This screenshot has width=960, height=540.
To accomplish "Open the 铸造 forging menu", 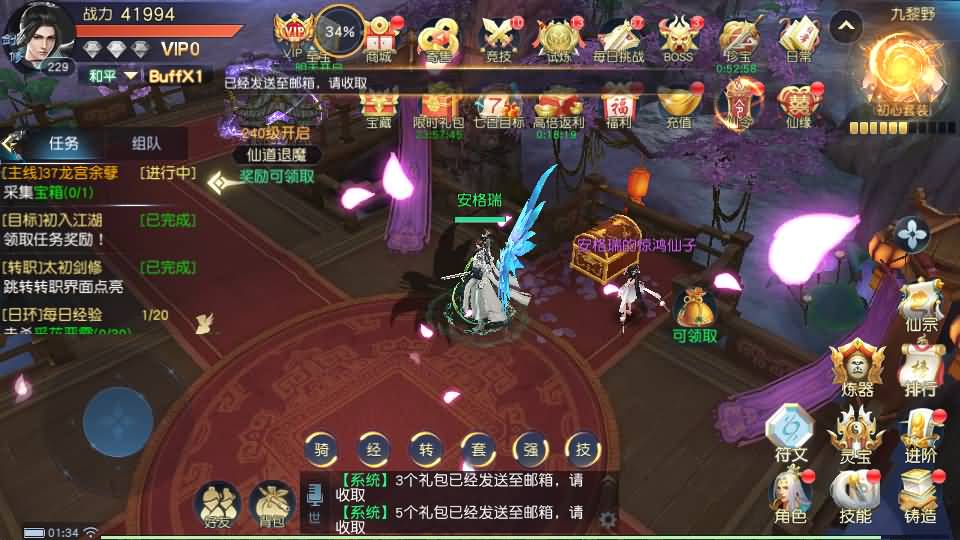I will 920,495.
